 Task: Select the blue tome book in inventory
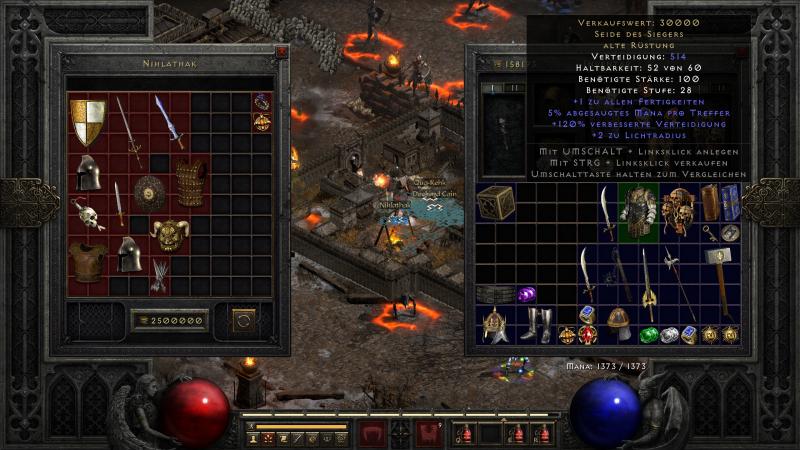[730, 202]
